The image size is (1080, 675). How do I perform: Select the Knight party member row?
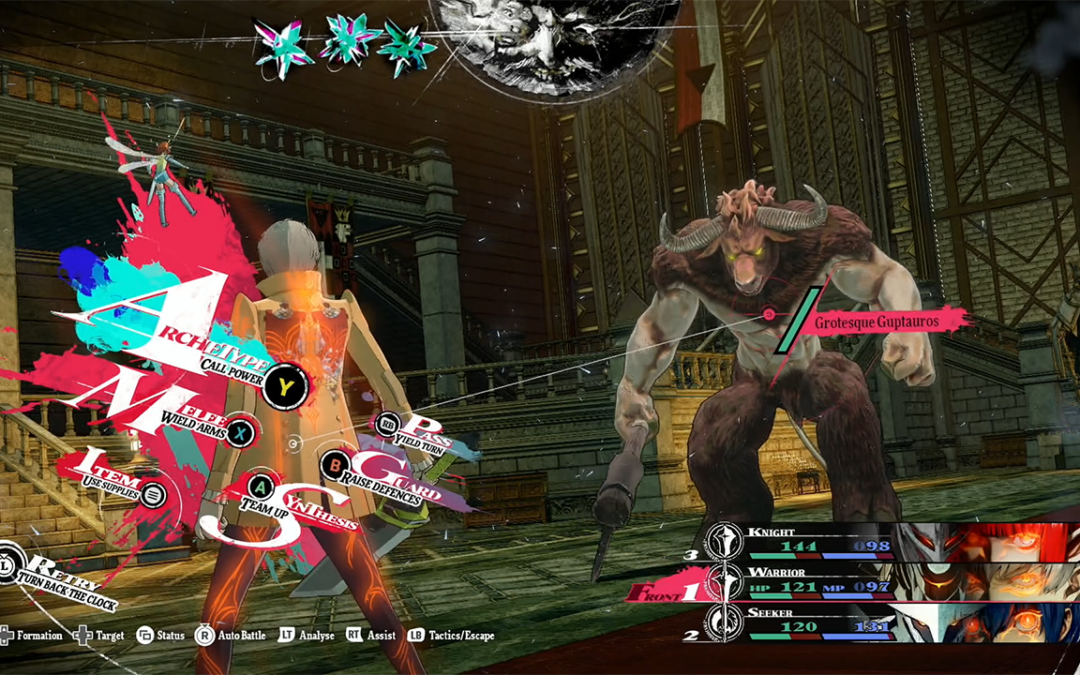880,541
